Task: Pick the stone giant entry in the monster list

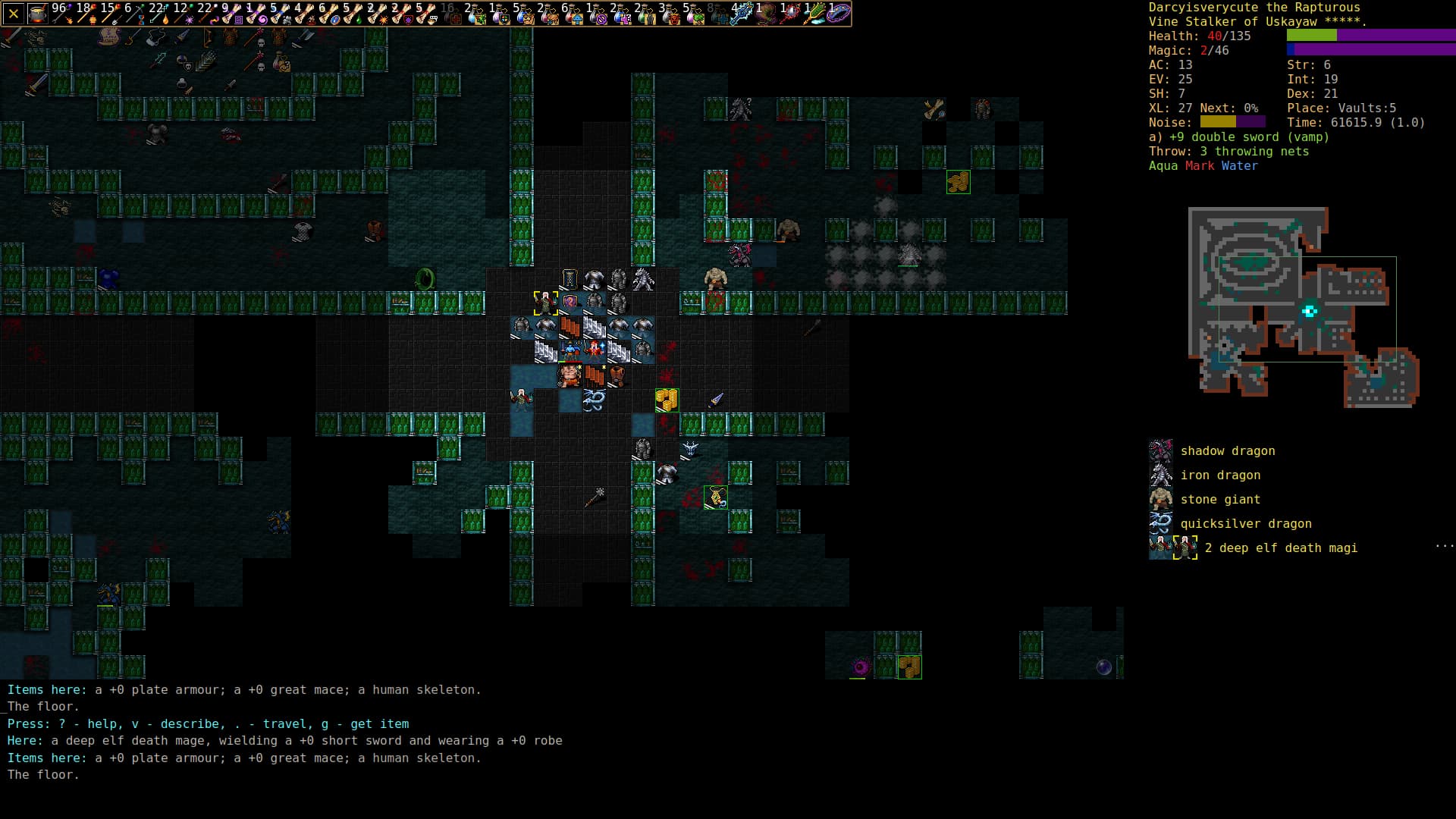Action: (x=1219, y=500)
